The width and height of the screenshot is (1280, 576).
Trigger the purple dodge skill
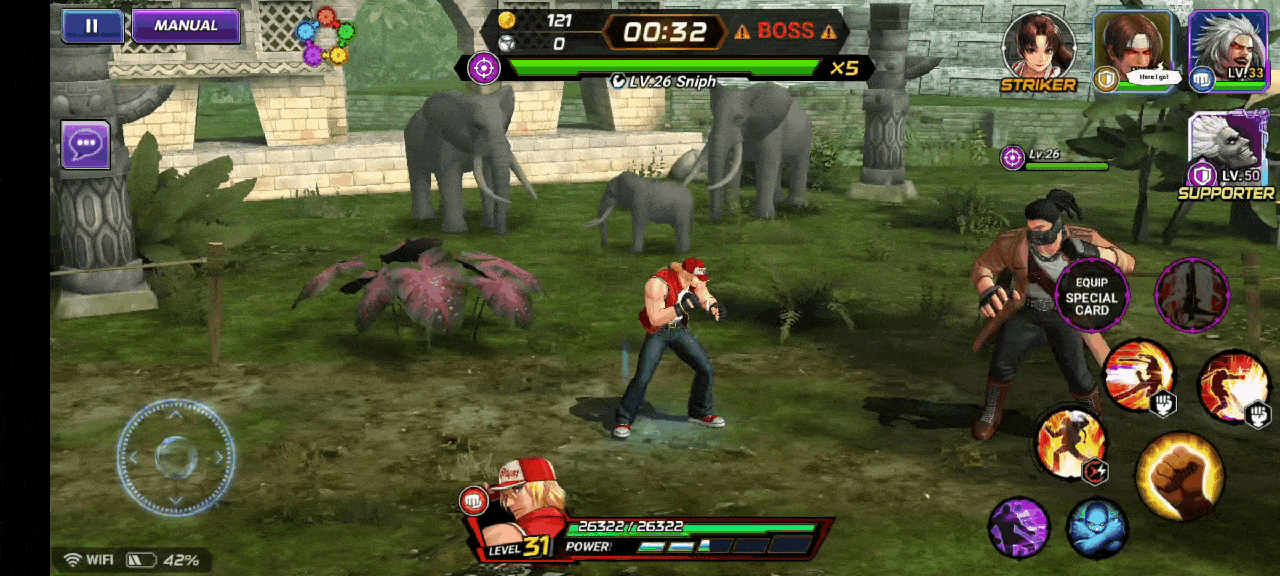pos(1019,527)
